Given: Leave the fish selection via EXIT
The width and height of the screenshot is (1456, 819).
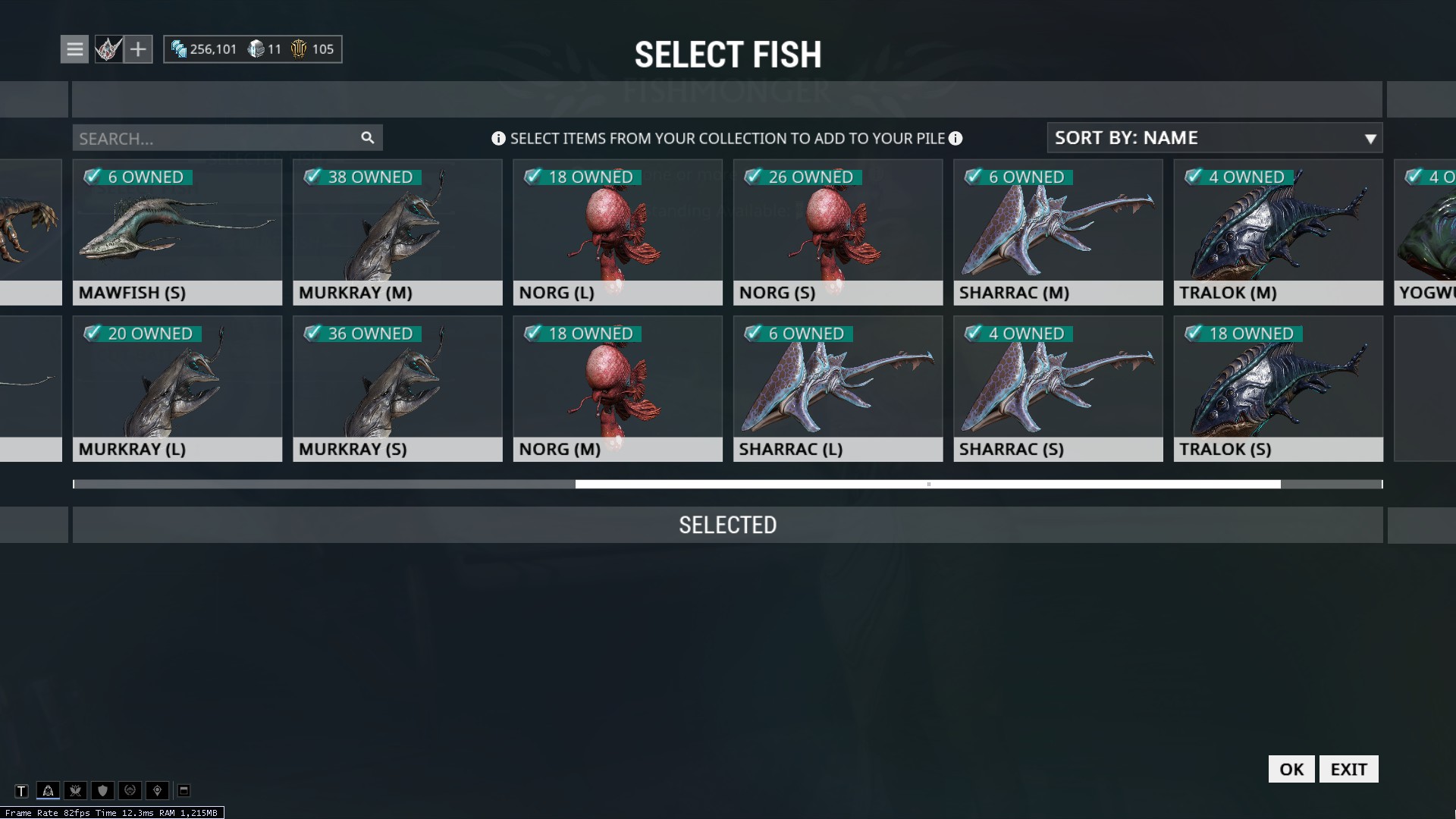Looking at the screenshot, I should 1348,769.
